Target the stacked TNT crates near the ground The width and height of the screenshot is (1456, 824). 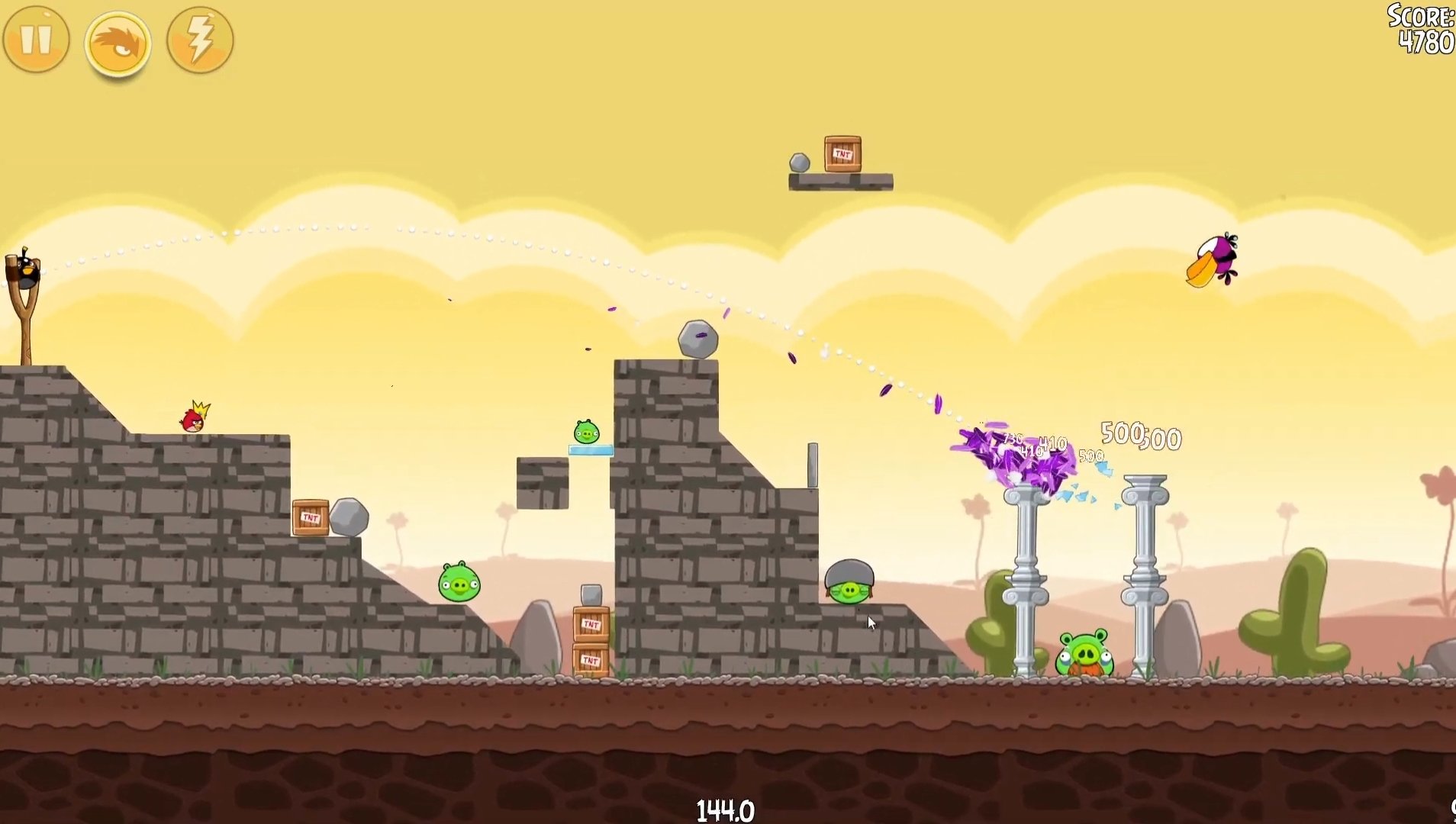[591, 641]
